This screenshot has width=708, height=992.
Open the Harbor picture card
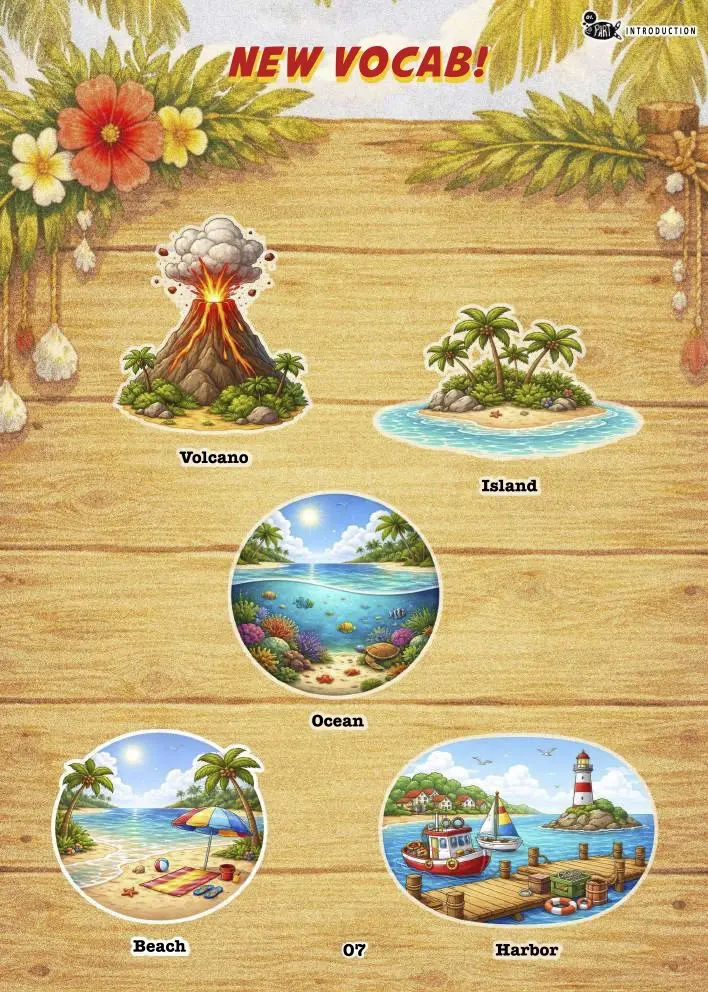pos(518,832)
